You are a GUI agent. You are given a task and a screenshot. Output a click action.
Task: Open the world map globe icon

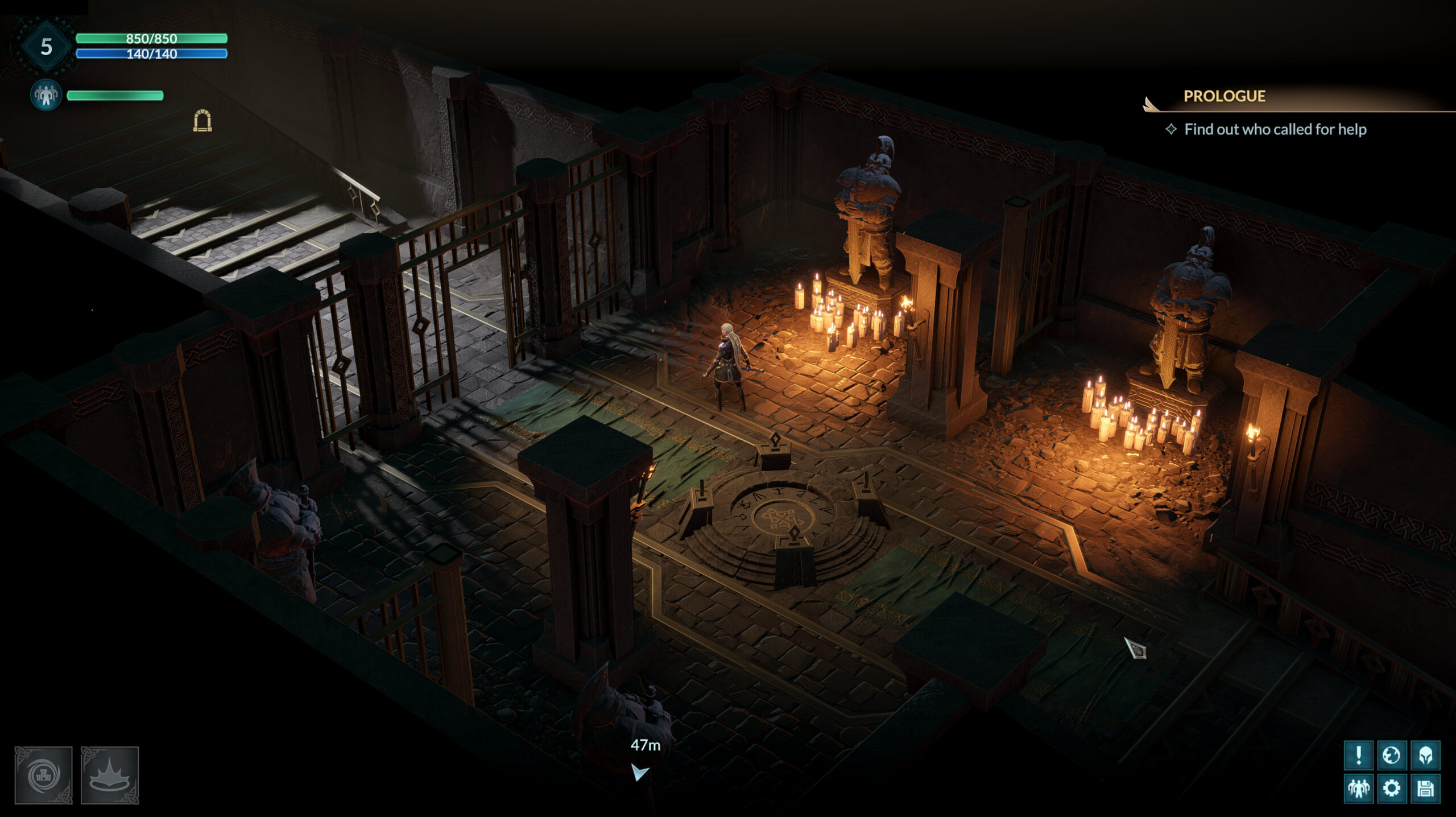pyautogui.click(x=1392, y=756)
